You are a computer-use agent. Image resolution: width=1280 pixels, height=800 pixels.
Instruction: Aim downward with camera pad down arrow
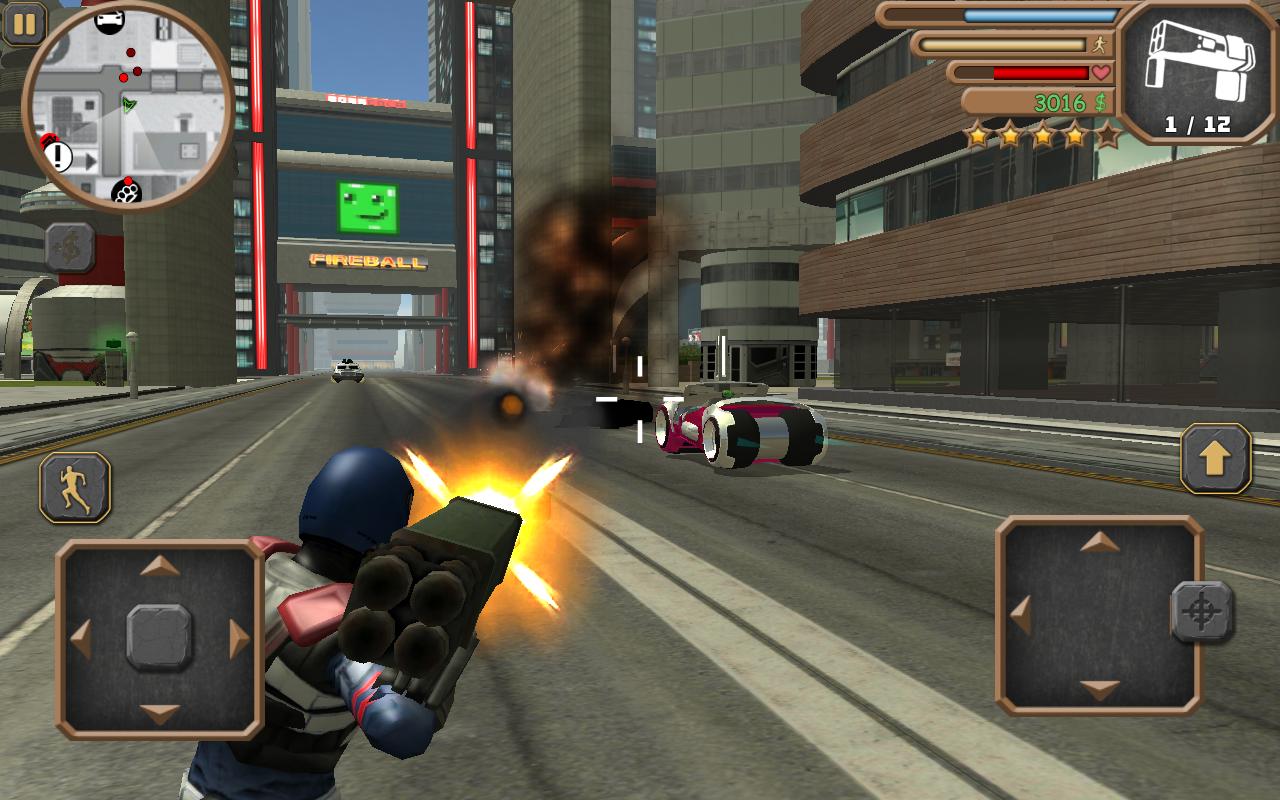pos(1100,689)
